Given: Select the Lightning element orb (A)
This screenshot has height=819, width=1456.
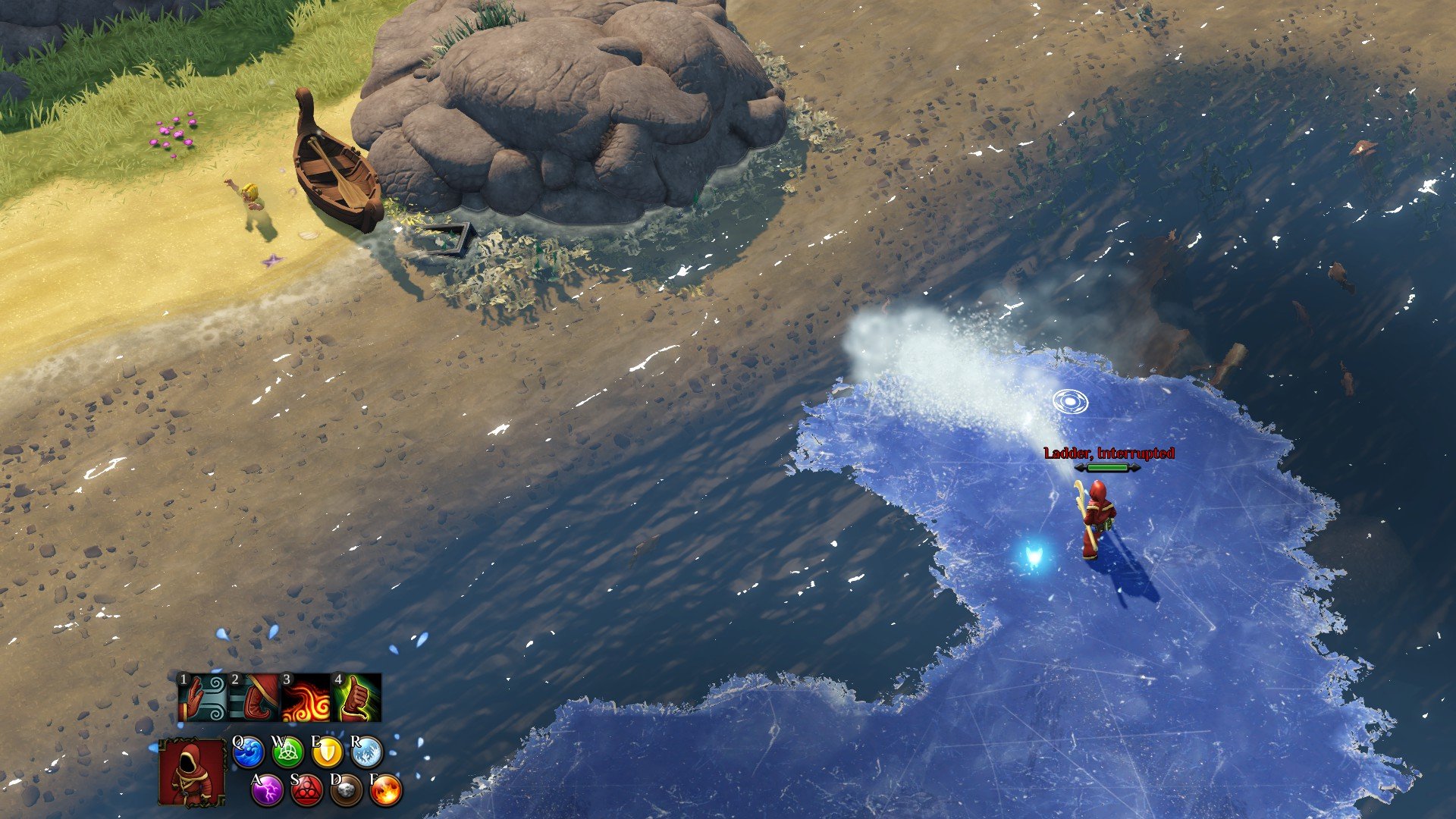Looking at the screenshot, I should point(267,791).
